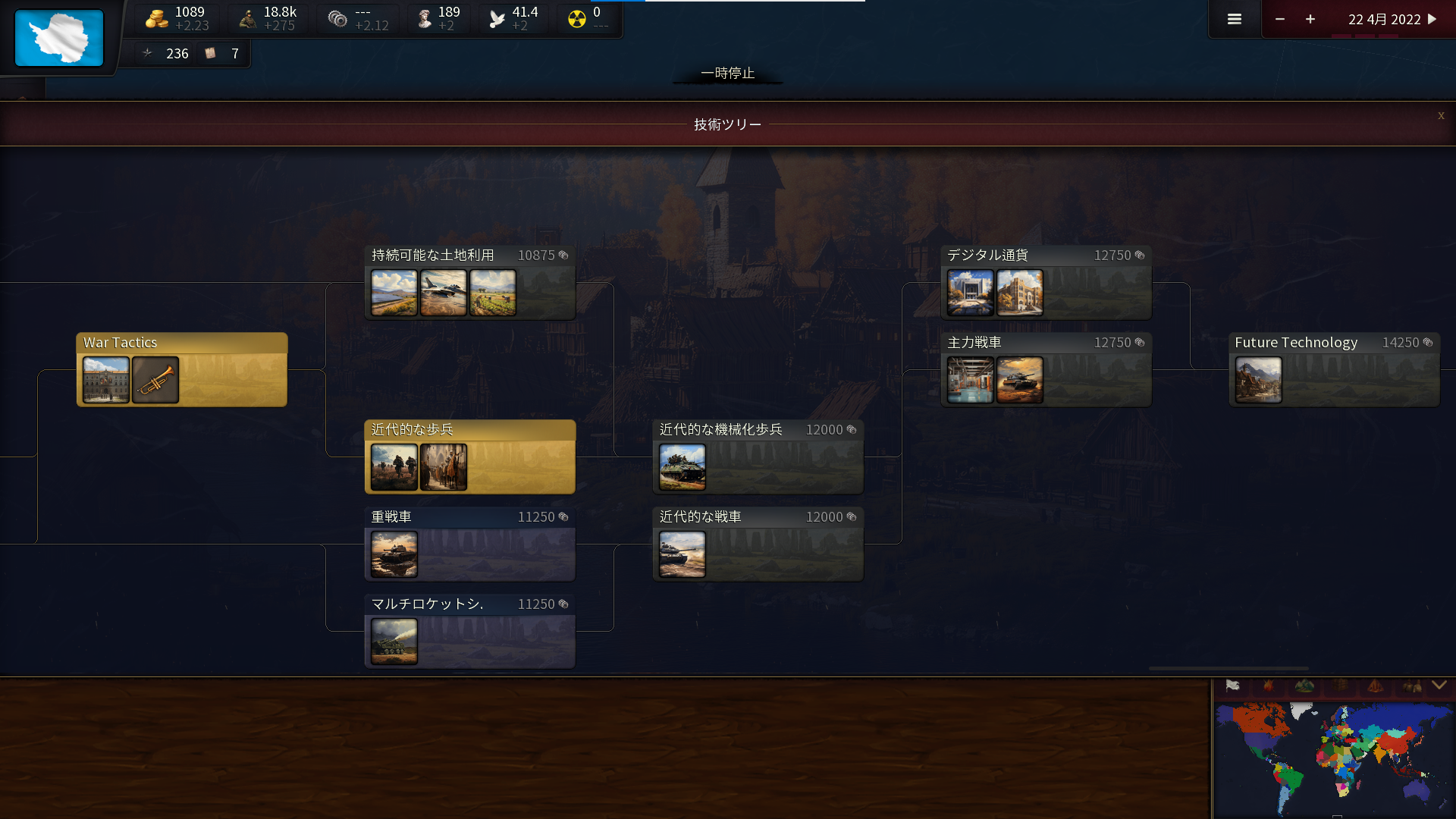Decrease game speed with minus button

pos(1280,19)
